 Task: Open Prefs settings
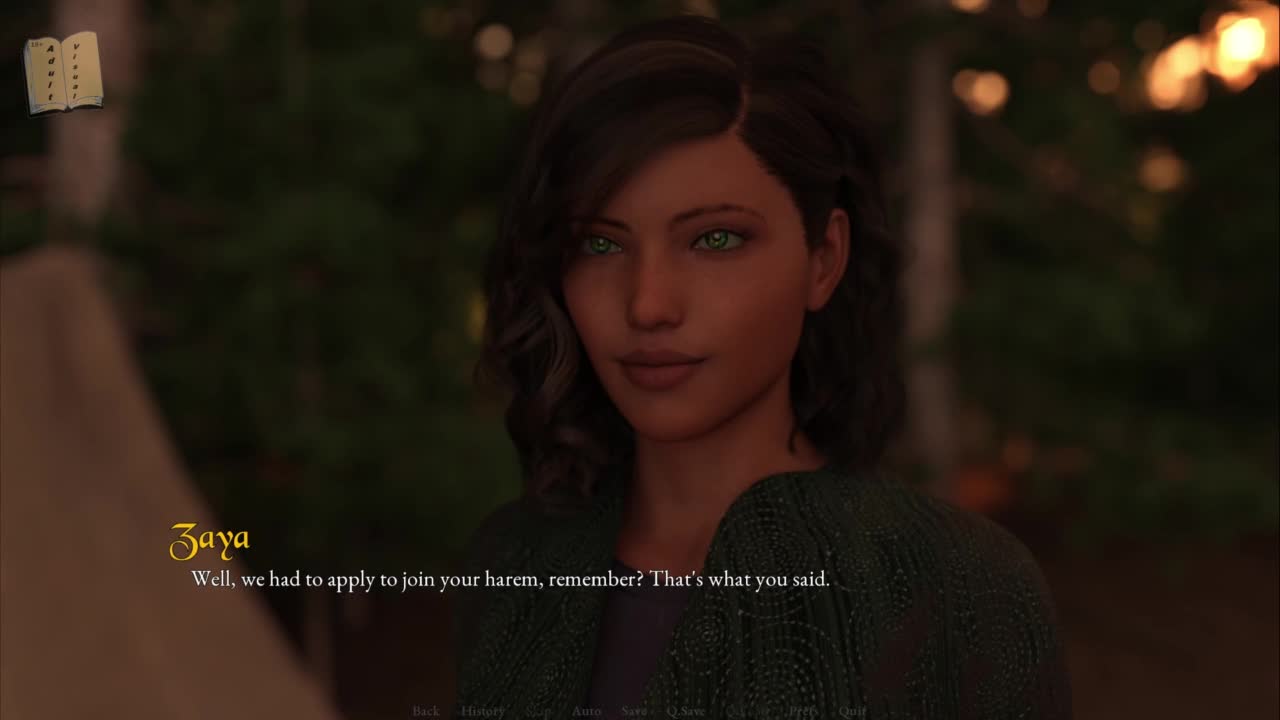[804, 711]
